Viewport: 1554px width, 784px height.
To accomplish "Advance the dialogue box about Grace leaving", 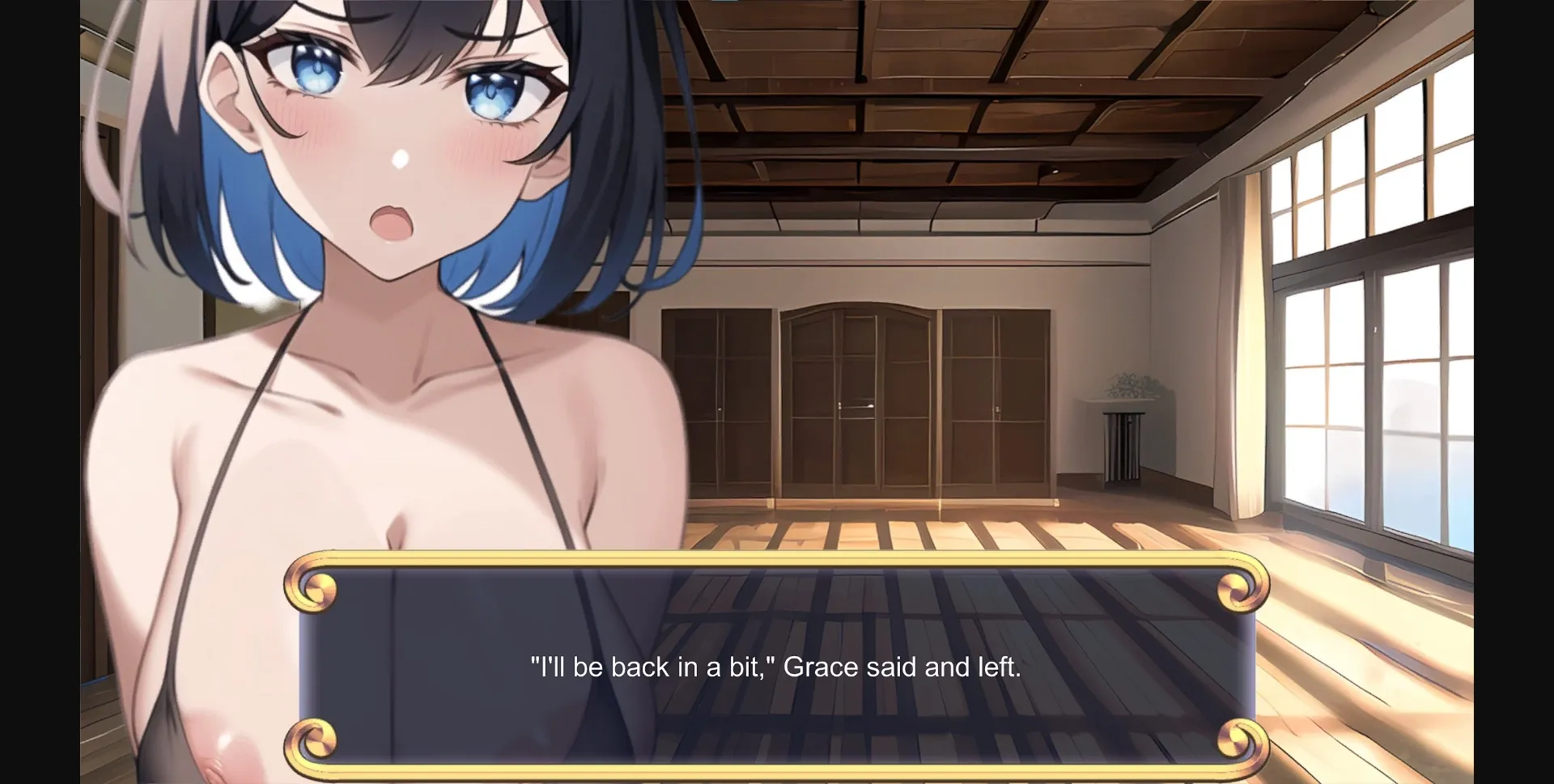I will point(775,665).
